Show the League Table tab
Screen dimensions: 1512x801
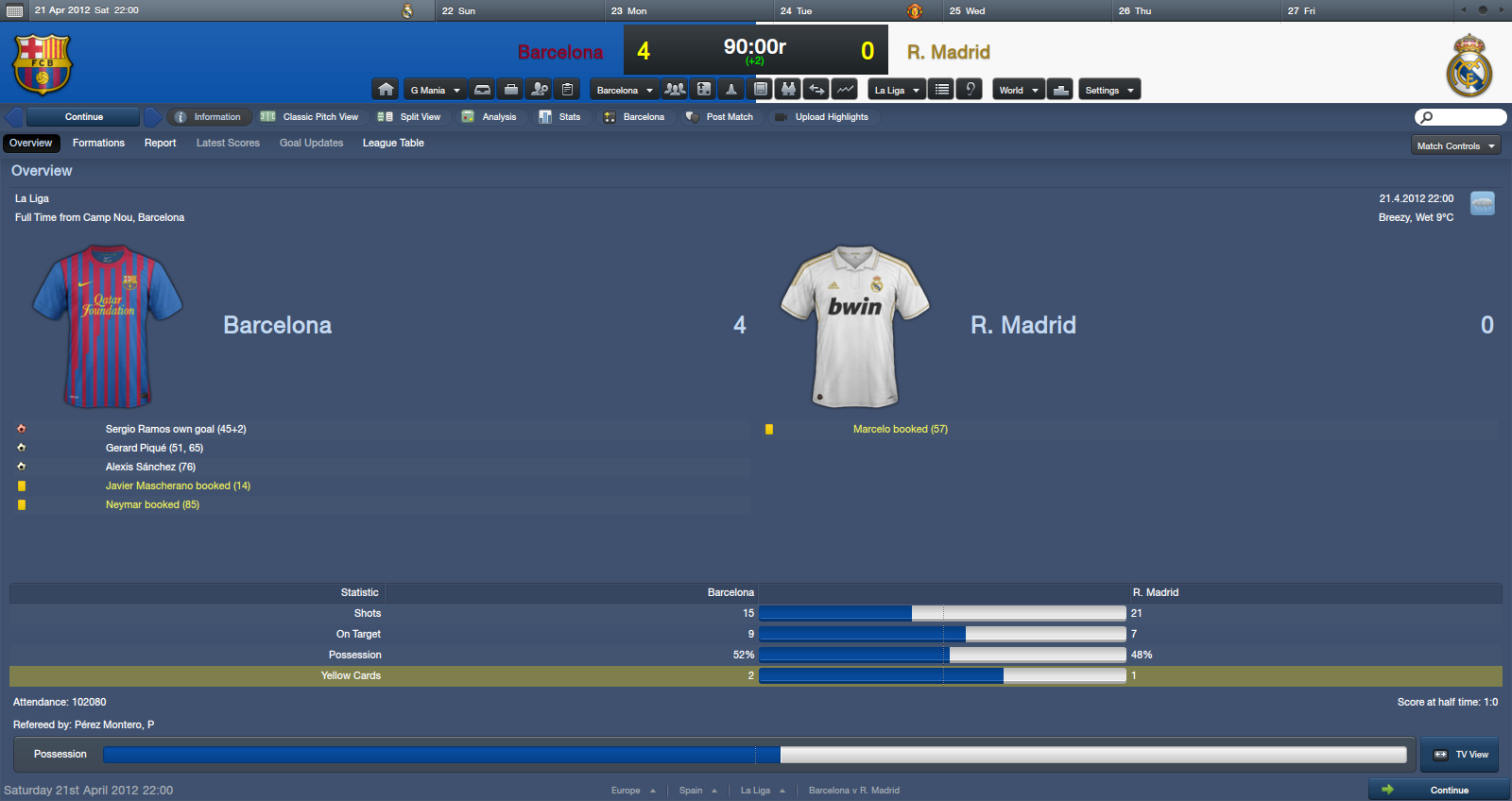[393, 144]
